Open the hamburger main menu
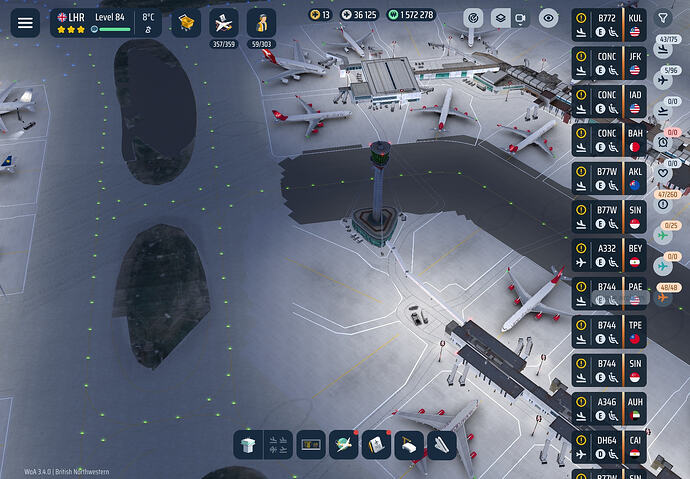The image size is (690, 479). click(x=25, y=22)
